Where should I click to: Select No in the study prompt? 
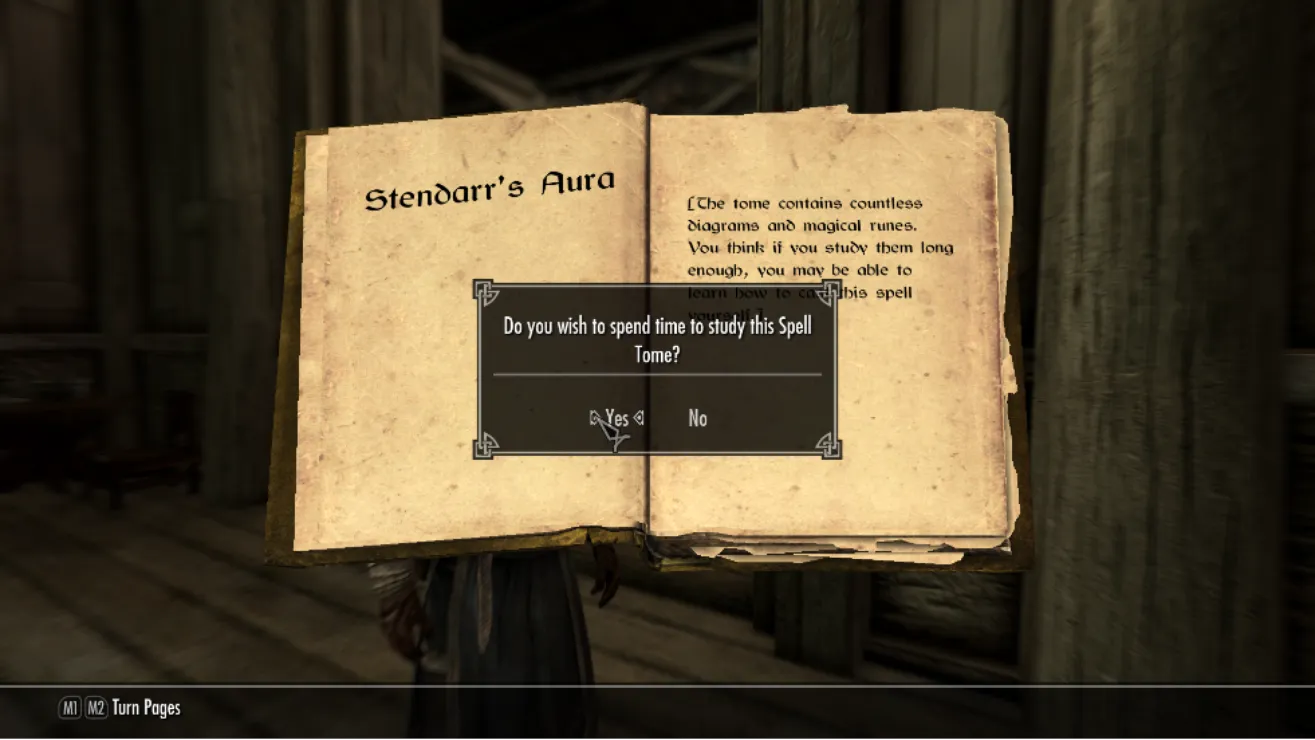(x=697, y=419)
